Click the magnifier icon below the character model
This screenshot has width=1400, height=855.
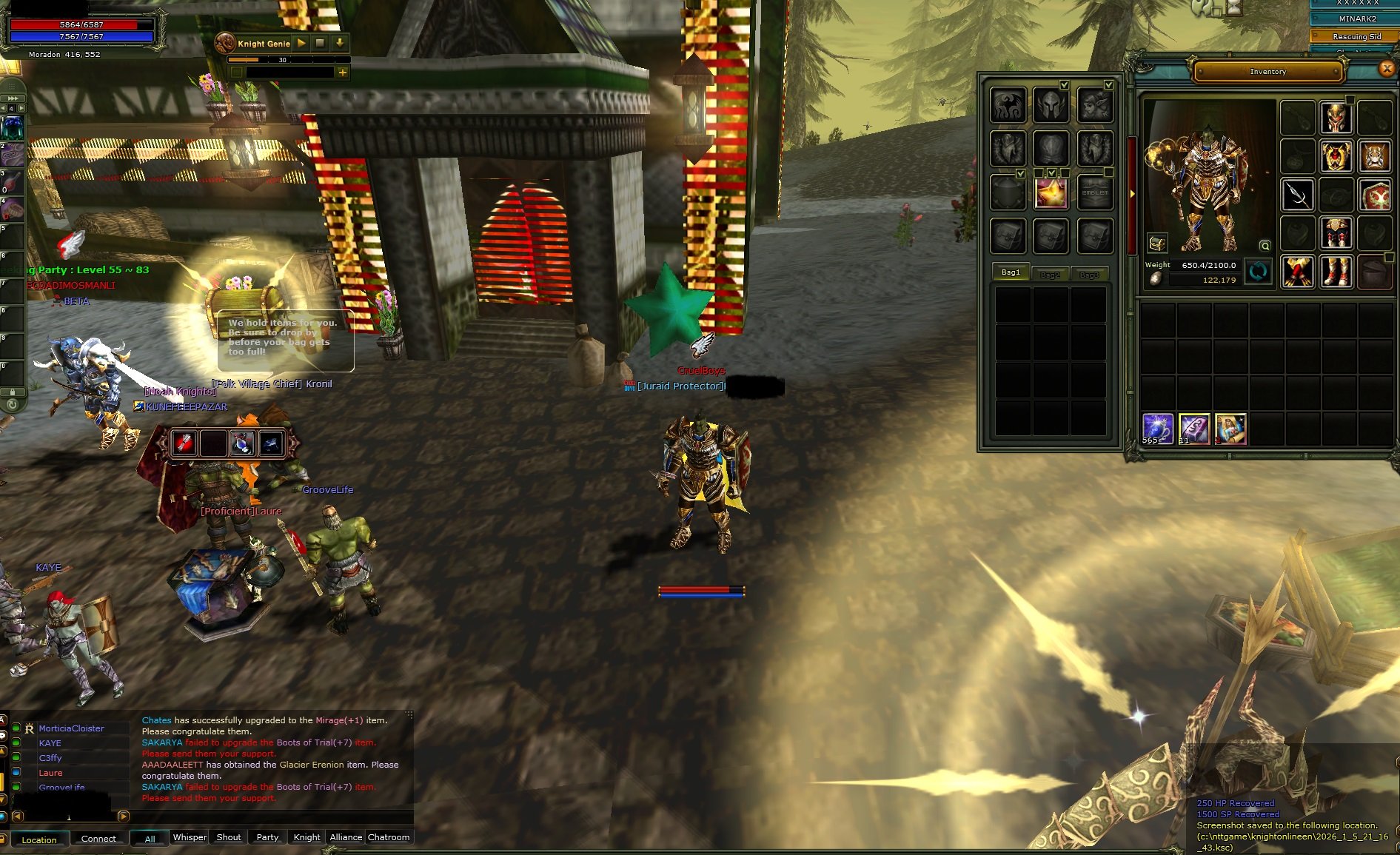(1265, 247)
